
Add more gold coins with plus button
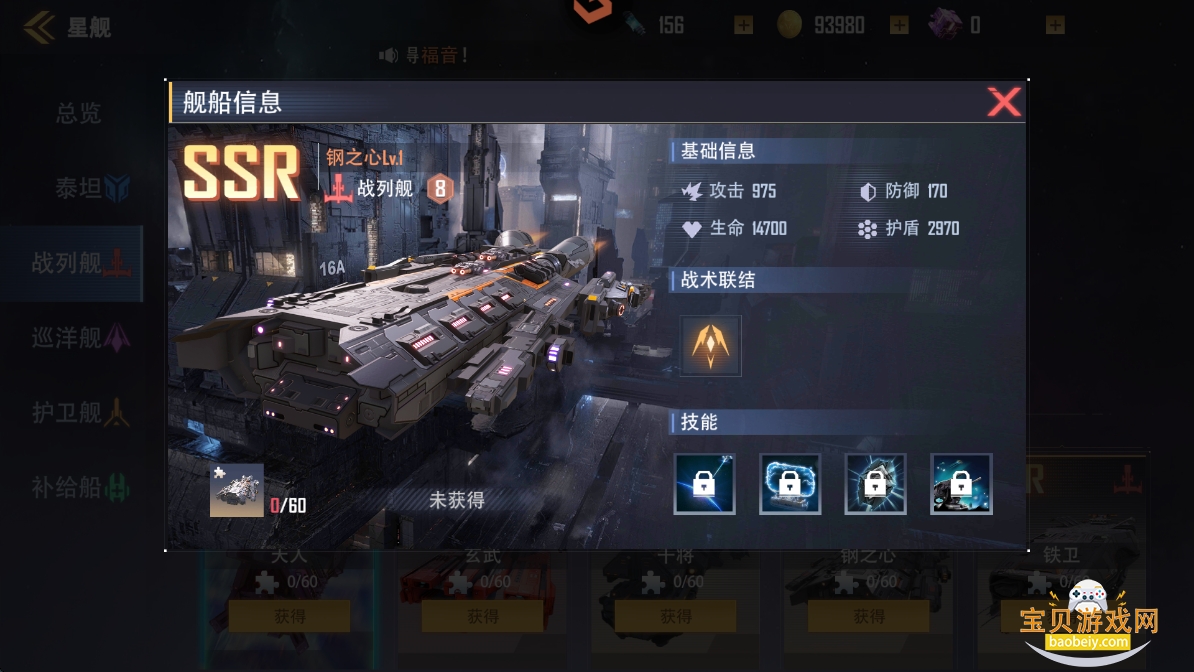(899, 25)
